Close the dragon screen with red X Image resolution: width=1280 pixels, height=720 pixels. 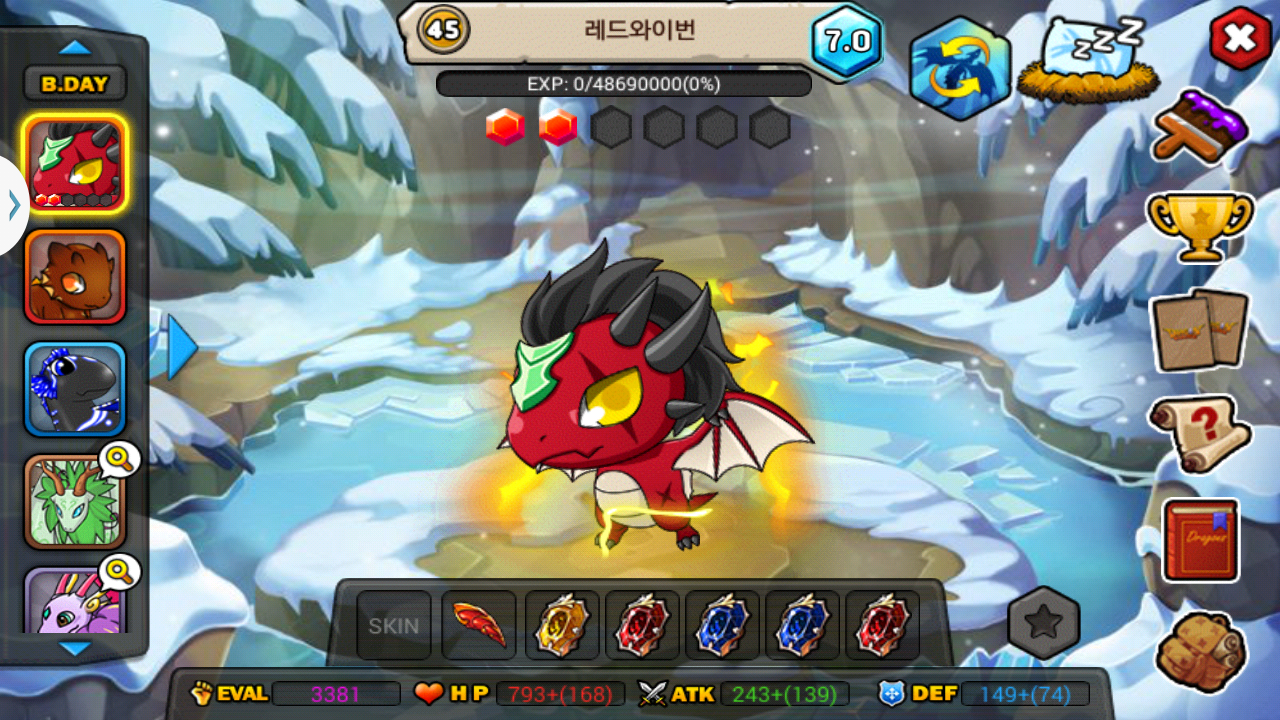1240,39
